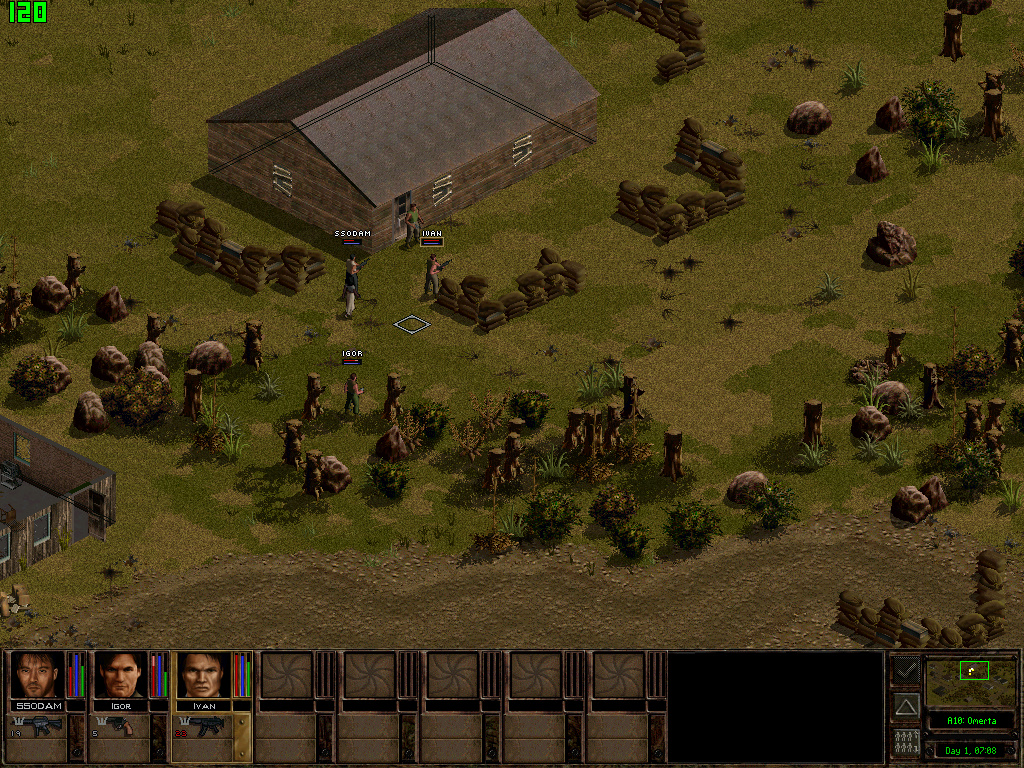Image resolution: width=1024 pixels, height=768 pixels.
Task: Choose Ivan's highlighted portrait
Action: [x=203, y=676]
